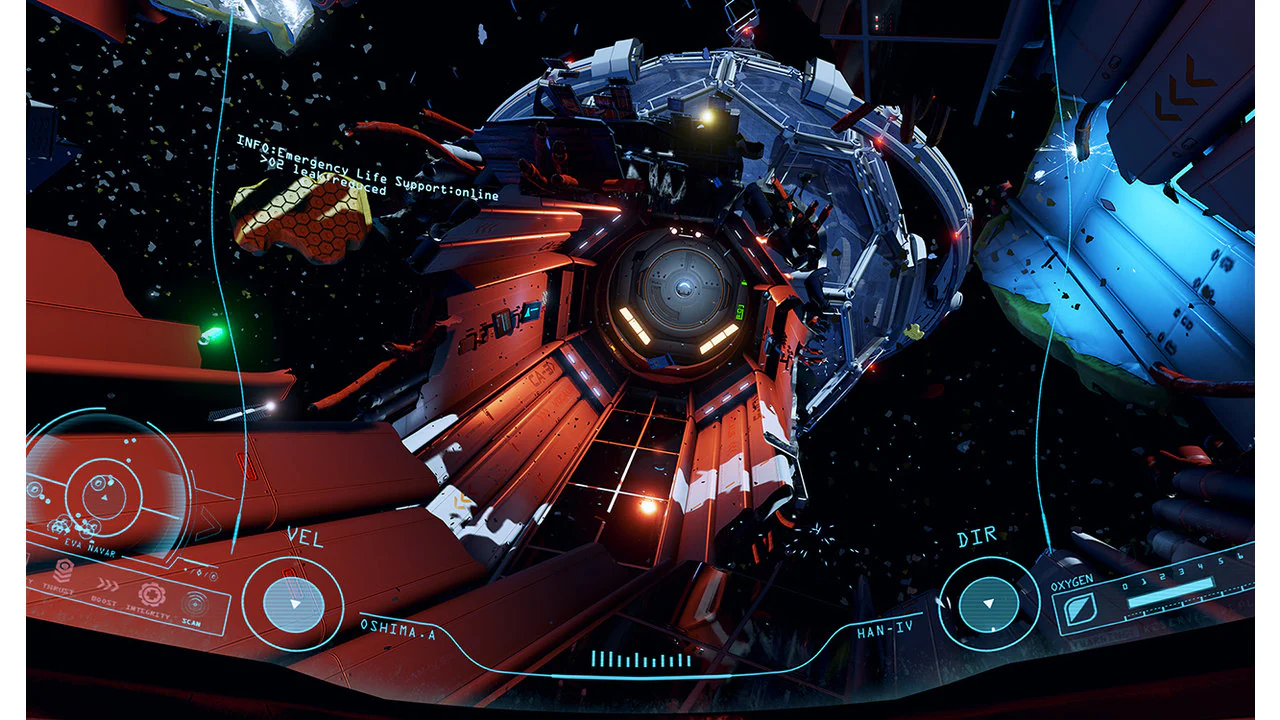Click the oxygen leaf icon
This screenshot has height=720, width=1280.
[1079, 610]
